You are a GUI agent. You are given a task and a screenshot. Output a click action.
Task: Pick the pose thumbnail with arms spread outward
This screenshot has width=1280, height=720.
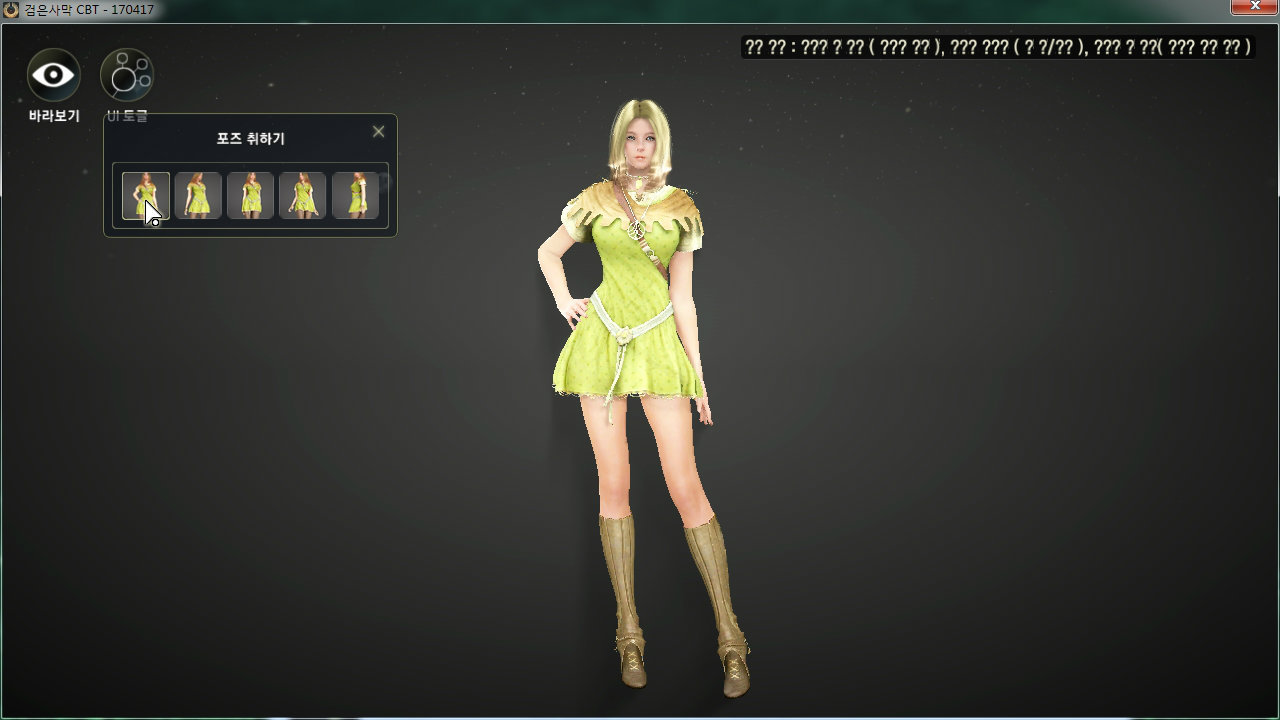pos(303,196)
